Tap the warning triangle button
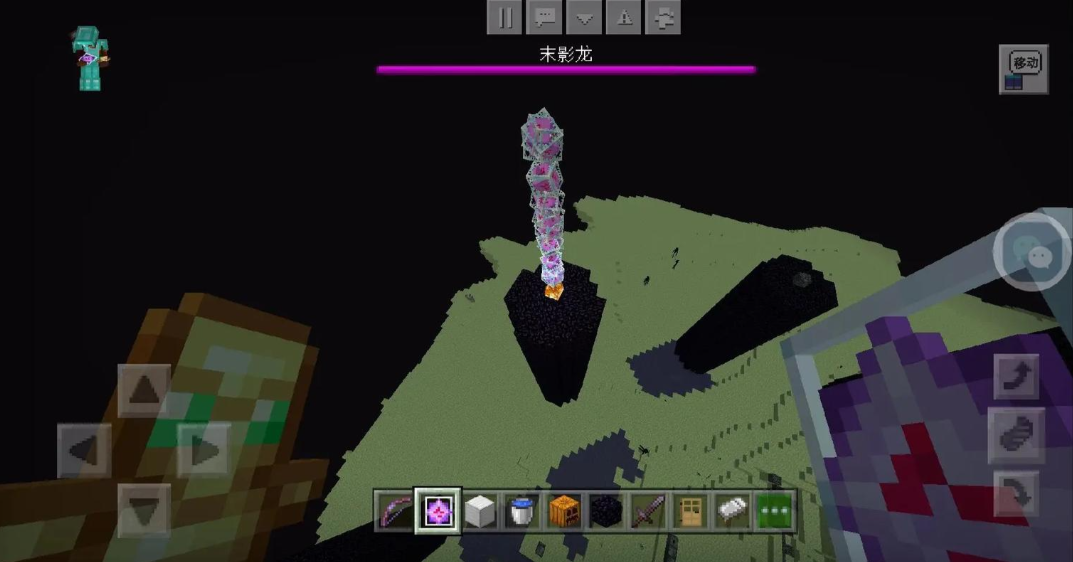1073x562 pixels. [x=624, y=17]
